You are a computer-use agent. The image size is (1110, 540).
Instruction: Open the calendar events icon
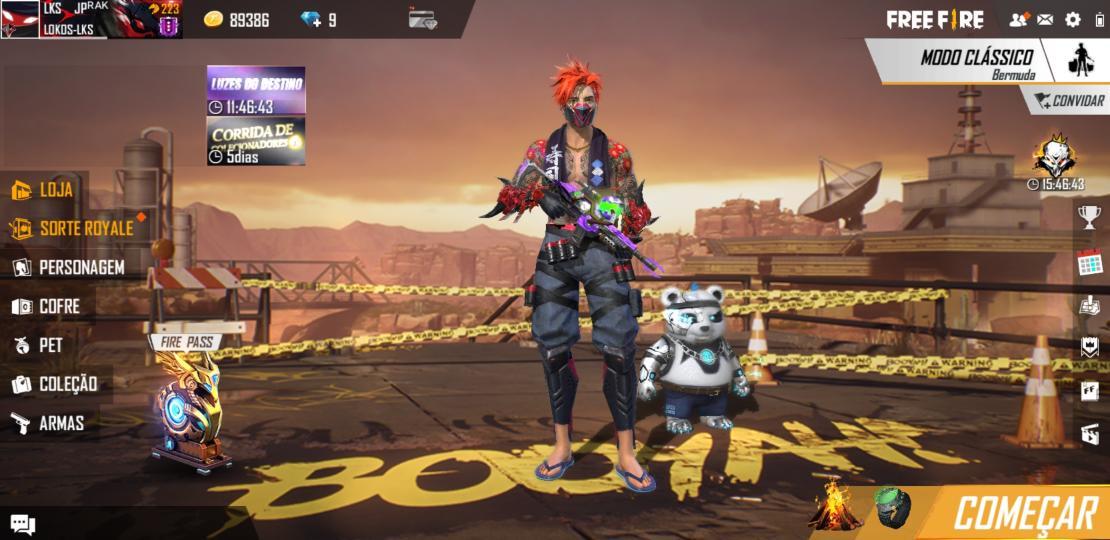click(x=1089, y=263)
